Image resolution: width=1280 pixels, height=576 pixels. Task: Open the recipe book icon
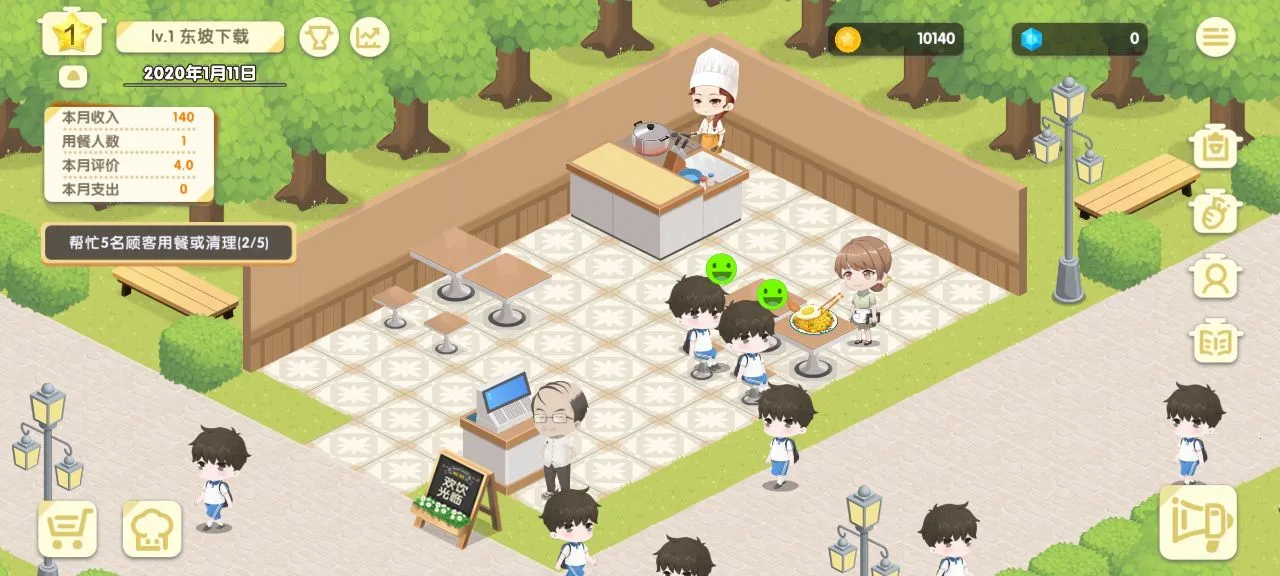pyautogui.click(x=1216, y=341)
